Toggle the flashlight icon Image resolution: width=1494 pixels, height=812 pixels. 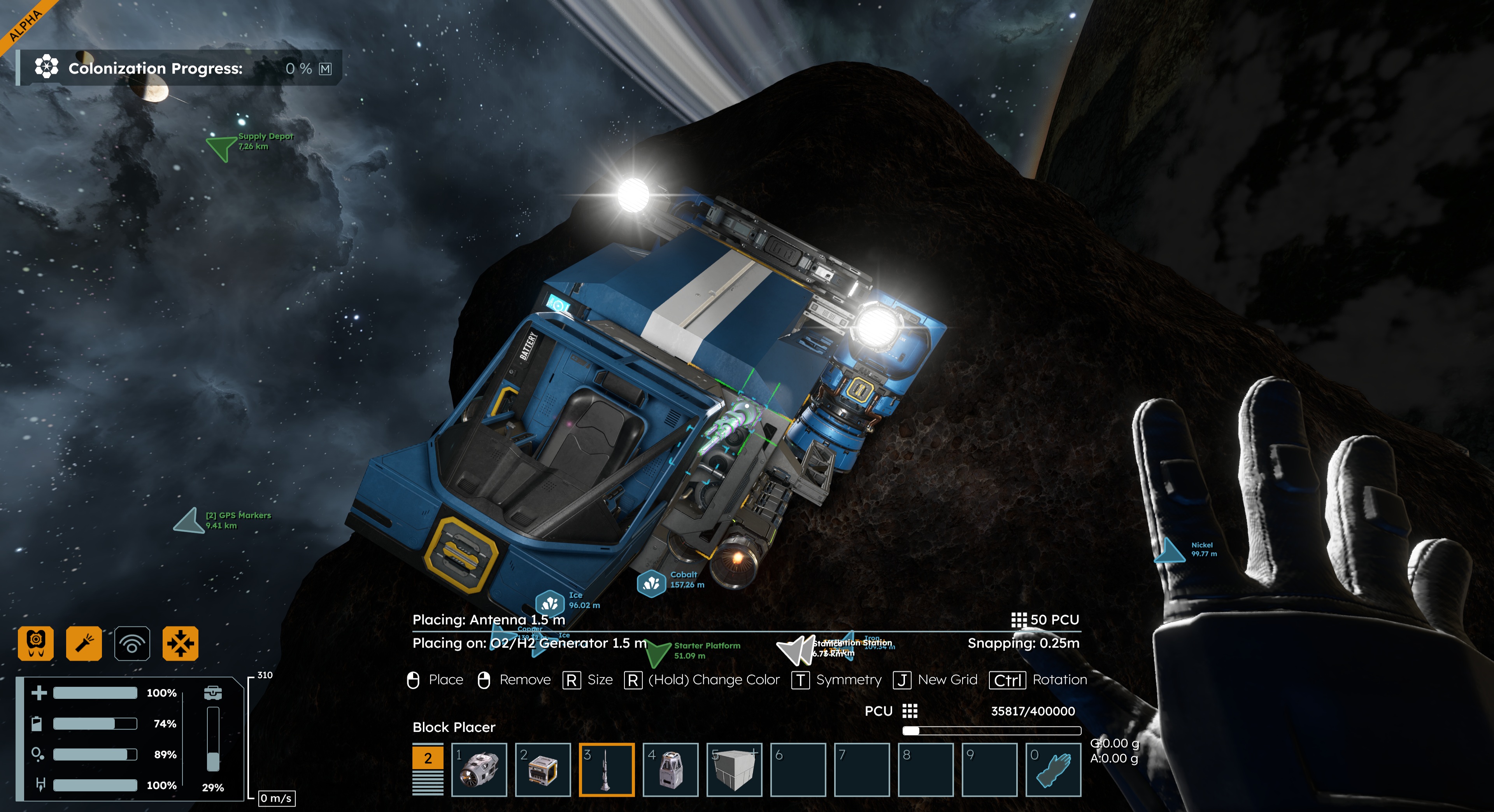(84, 643)
